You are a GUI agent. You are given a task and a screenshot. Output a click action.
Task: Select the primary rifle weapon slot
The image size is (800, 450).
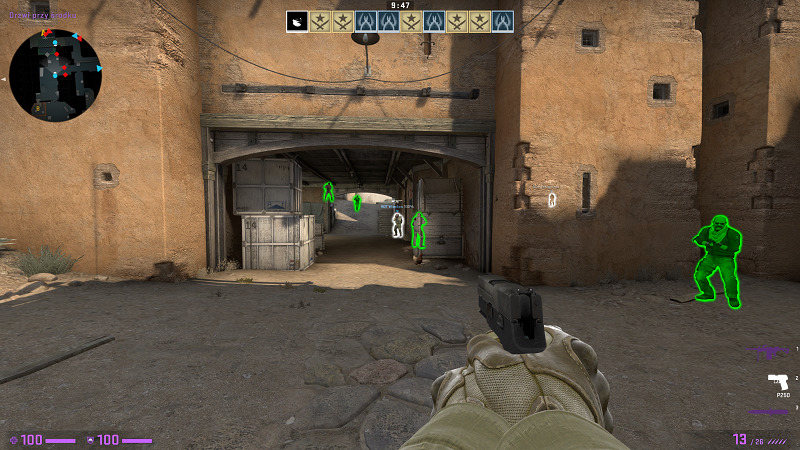click(x=771, y=352)
